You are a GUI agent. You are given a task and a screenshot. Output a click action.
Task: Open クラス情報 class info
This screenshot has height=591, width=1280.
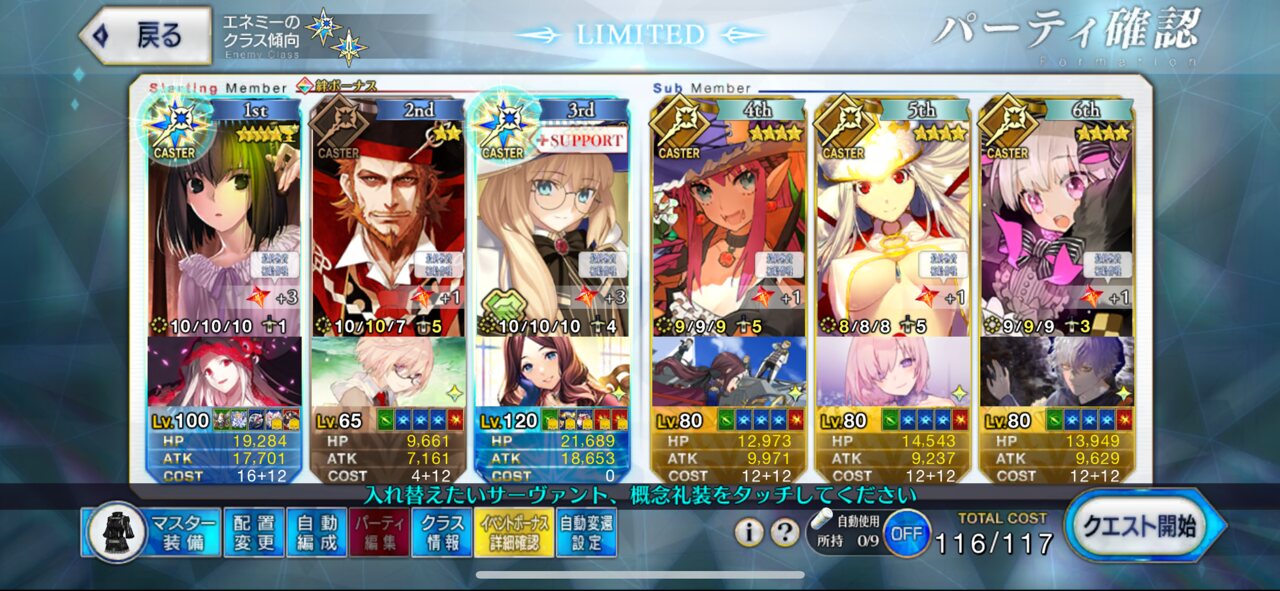(x=442, y=532)
